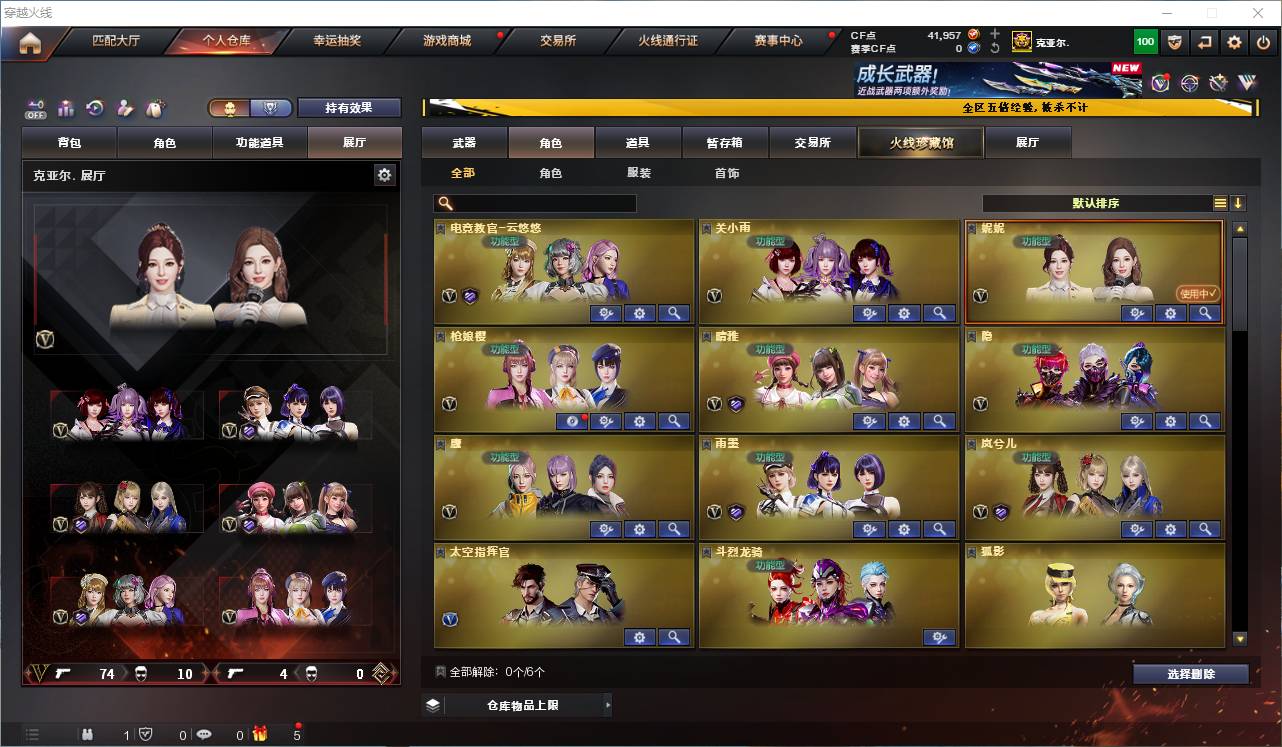The height and width of the screenshot is (747, 1282).
Task: Toggle the list view icon next to 默认排序
Action: pyautogui.click(x=1220, y=202)
